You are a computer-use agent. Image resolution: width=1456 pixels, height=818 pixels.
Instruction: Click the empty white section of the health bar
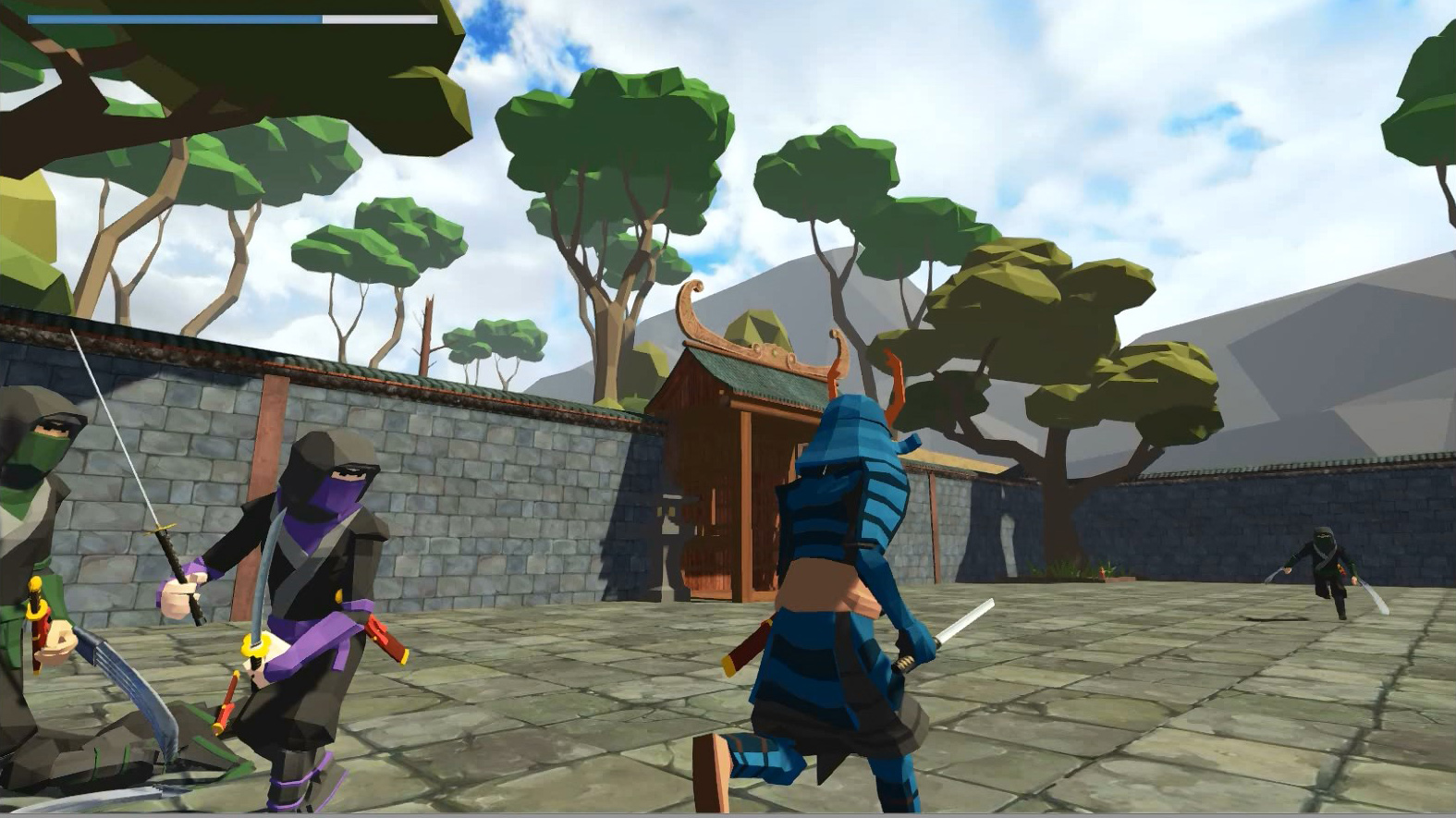click(379, 16)
